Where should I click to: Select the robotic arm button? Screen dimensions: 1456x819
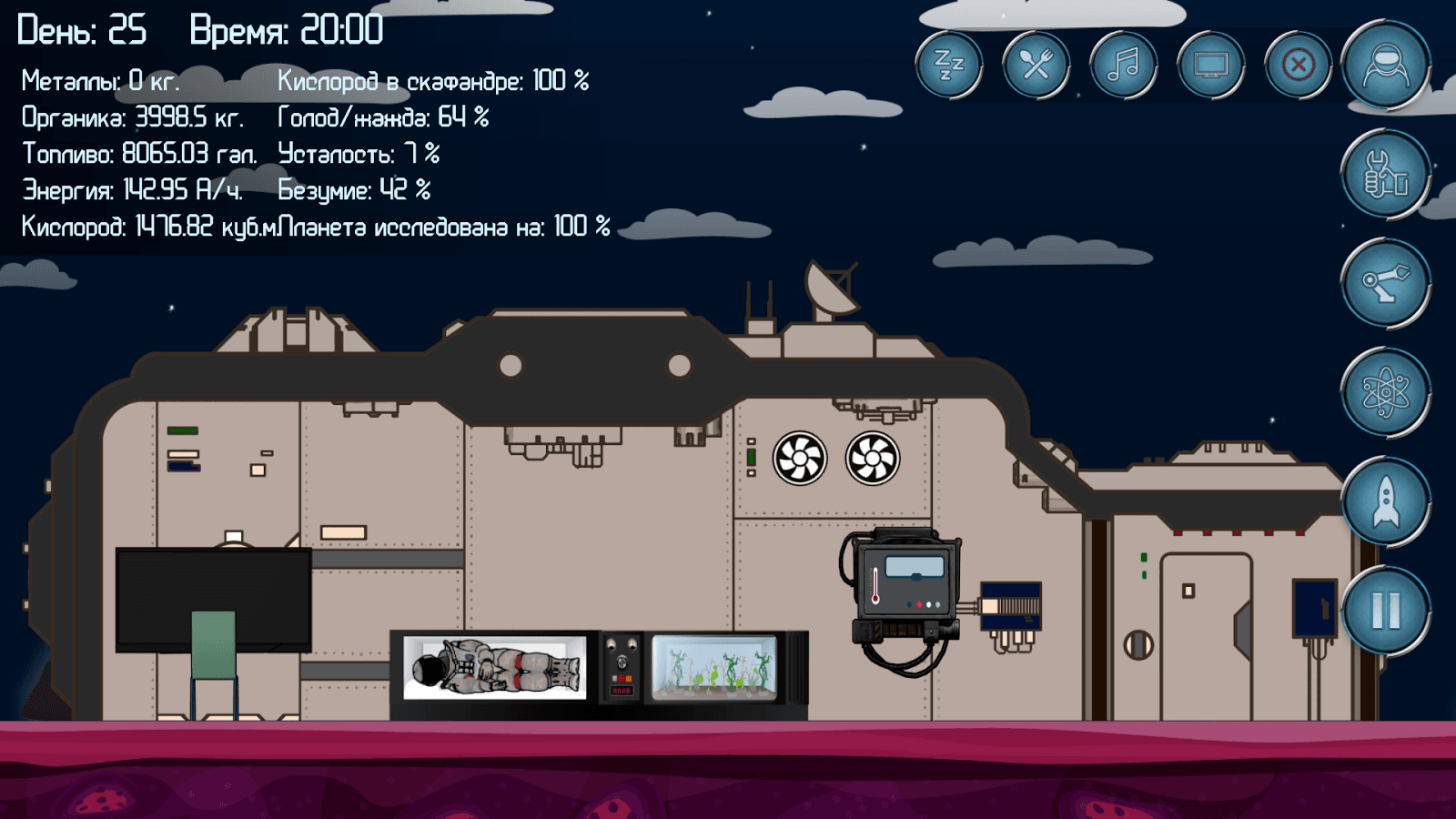[1385, 283]
